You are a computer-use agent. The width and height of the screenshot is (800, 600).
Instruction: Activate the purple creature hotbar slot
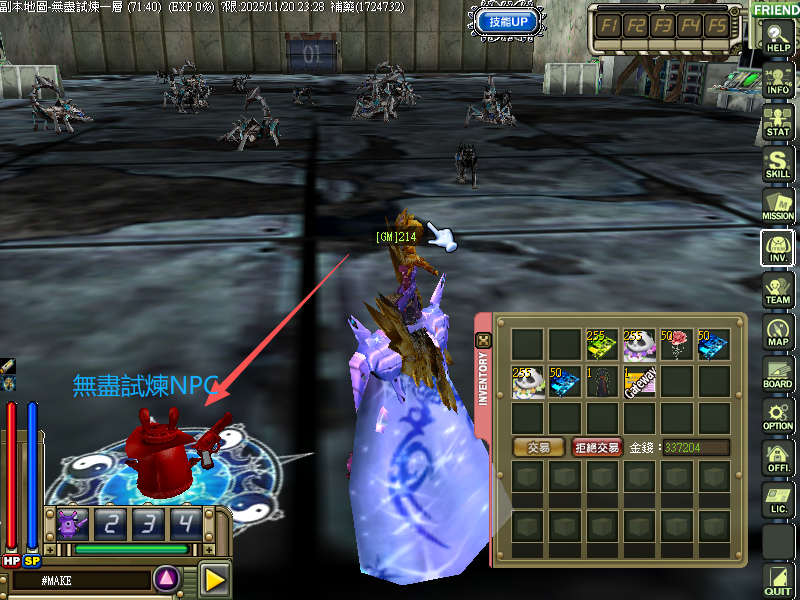pos(70,522)
